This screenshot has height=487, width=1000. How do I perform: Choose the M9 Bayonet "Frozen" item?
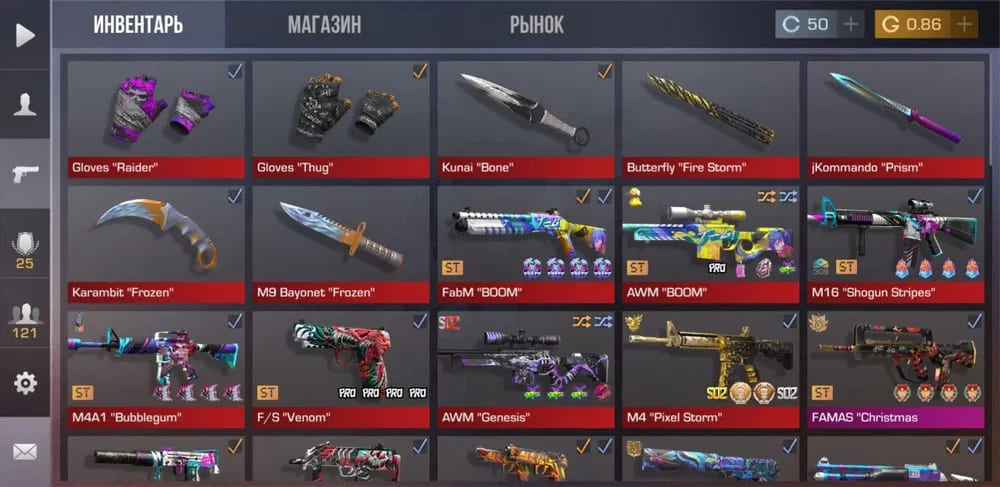coord(340,243)
